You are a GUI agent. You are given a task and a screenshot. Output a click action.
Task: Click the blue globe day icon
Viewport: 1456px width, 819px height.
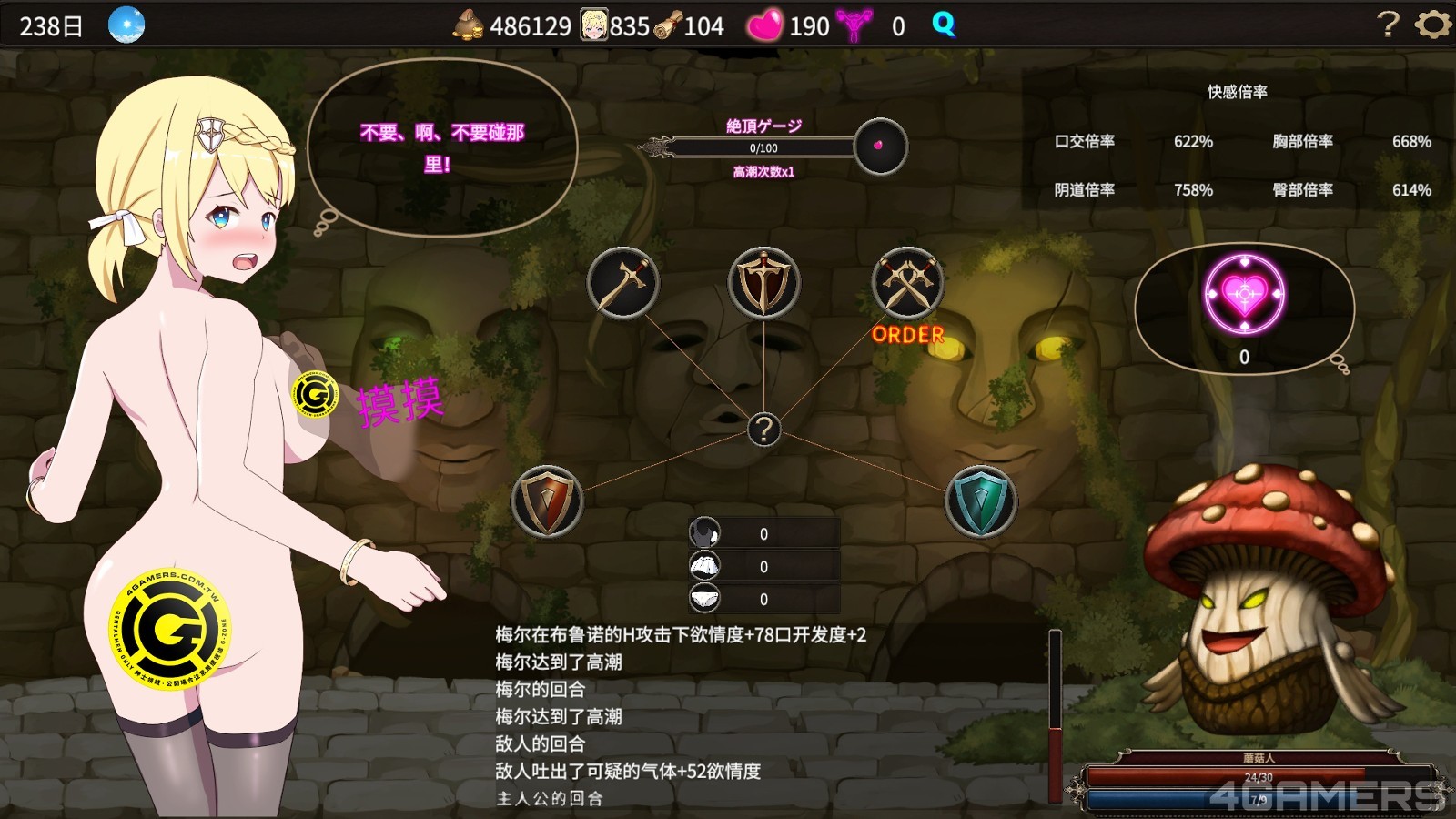pyautogui.click(x=126, y=25)
